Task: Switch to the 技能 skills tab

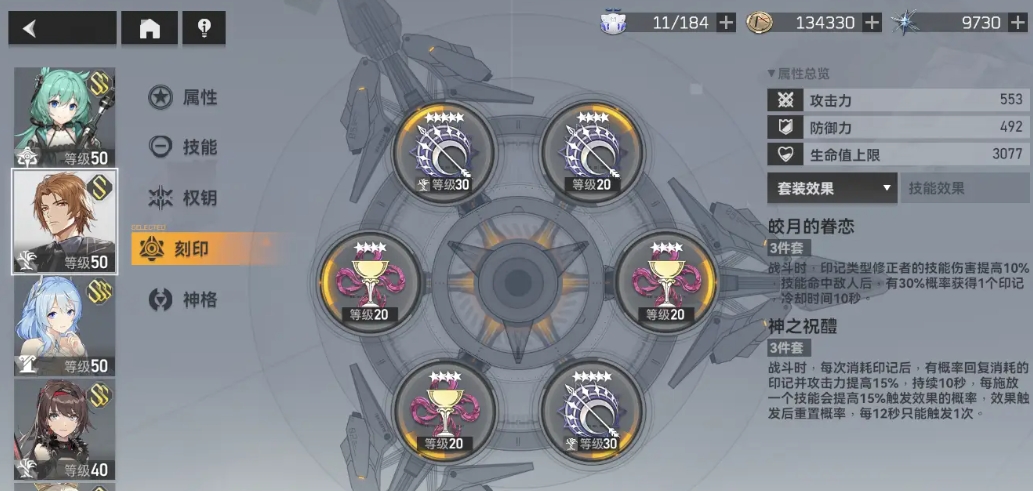Action: [x=185, y=147]
